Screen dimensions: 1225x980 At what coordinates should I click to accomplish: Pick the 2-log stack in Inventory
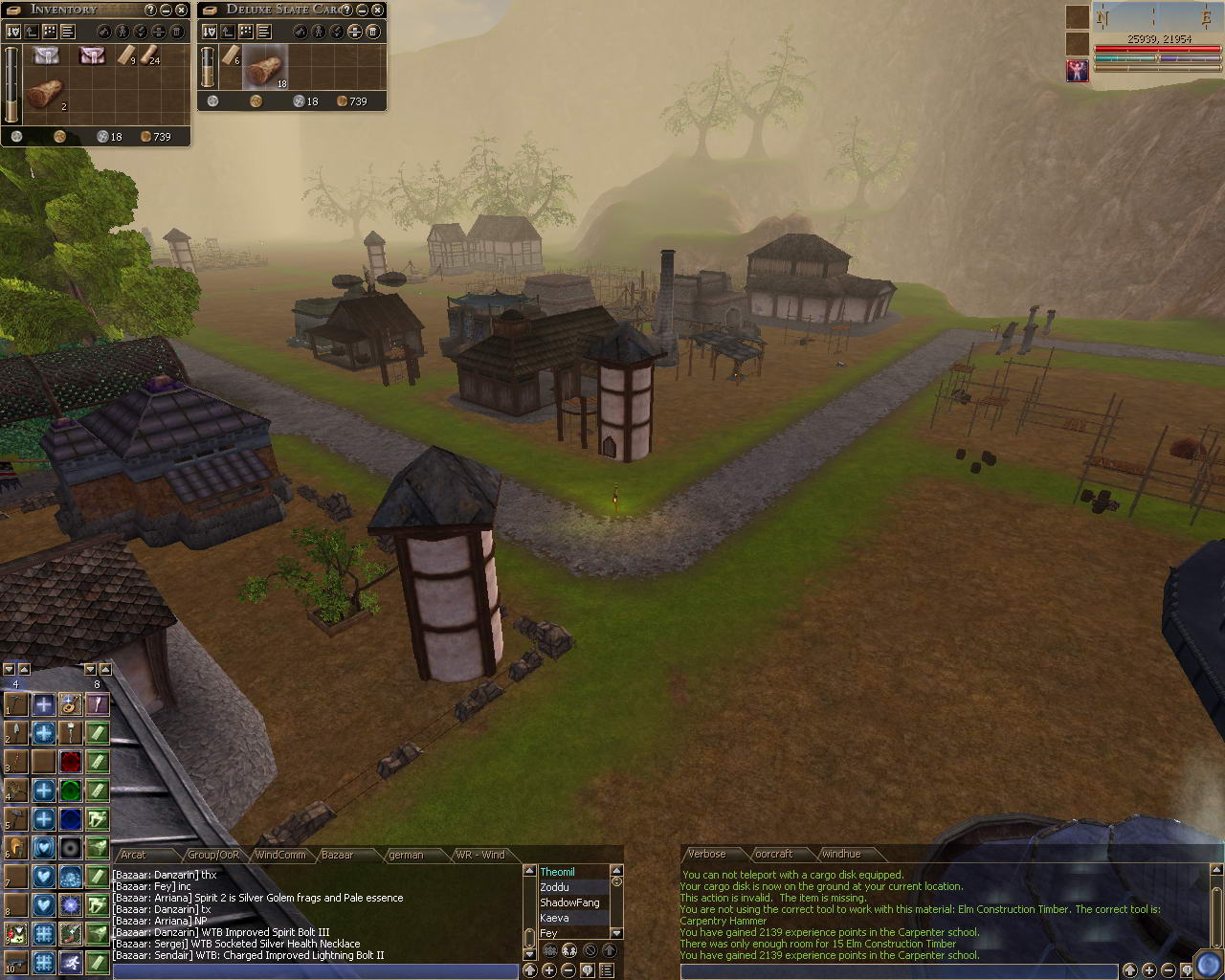point(46,94)
